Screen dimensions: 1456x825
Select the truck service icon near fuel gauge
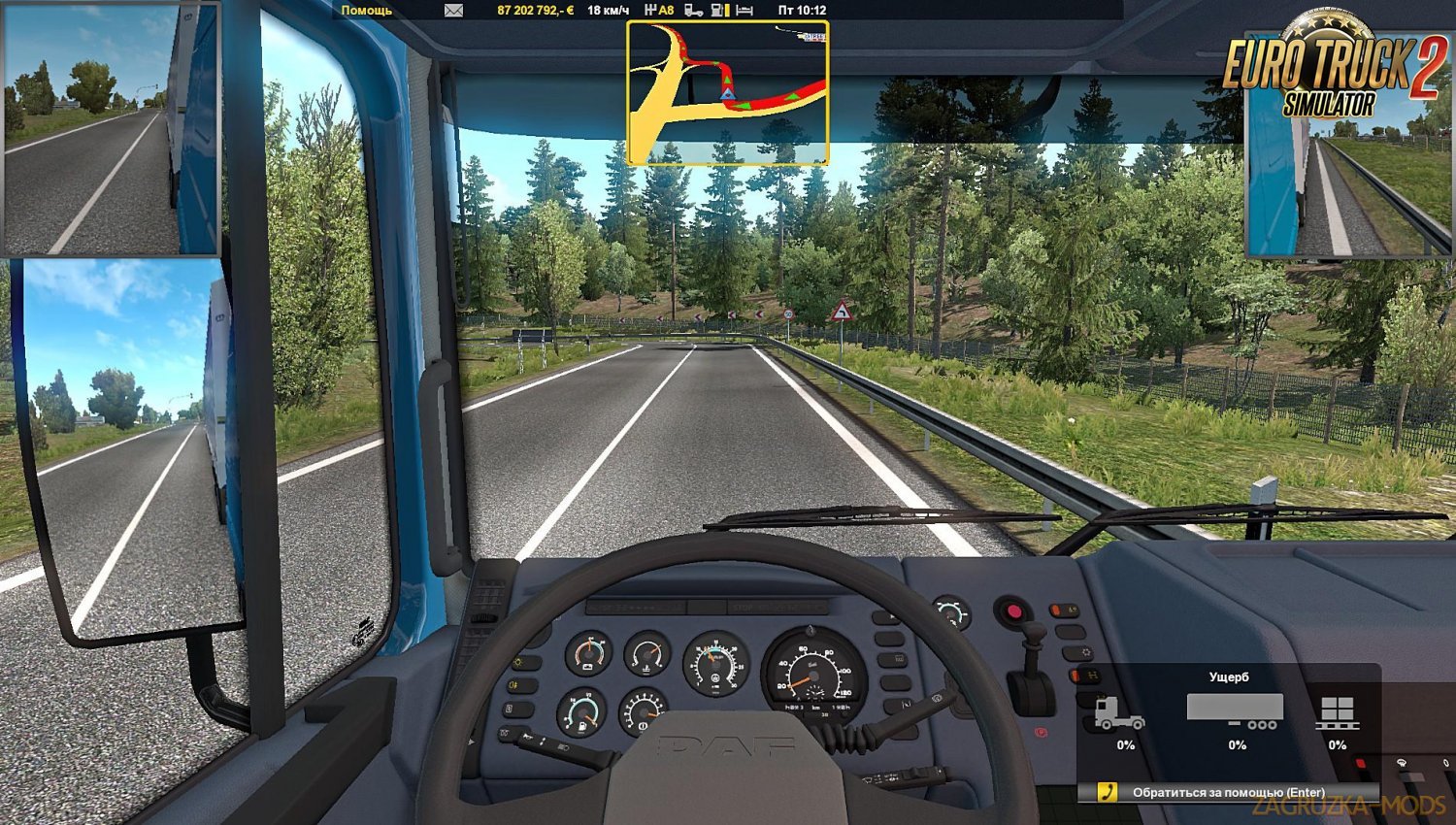tap(695, 11)
